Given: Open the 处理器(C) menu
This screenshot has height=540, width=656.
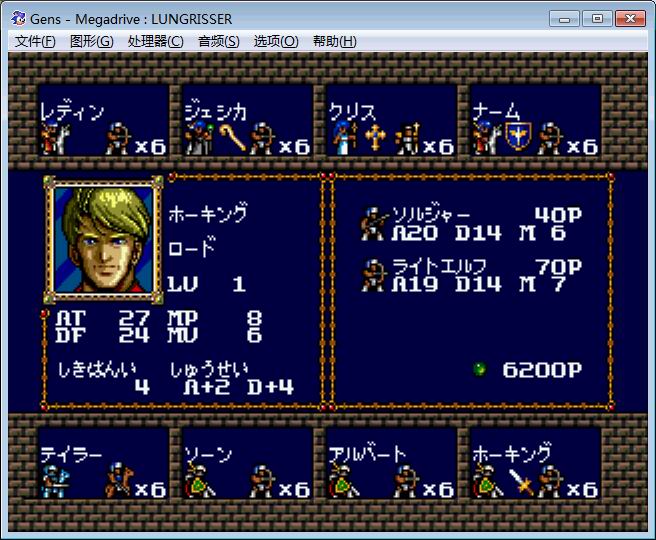Looking at the screenshot, I should click(x=155, y=41).
